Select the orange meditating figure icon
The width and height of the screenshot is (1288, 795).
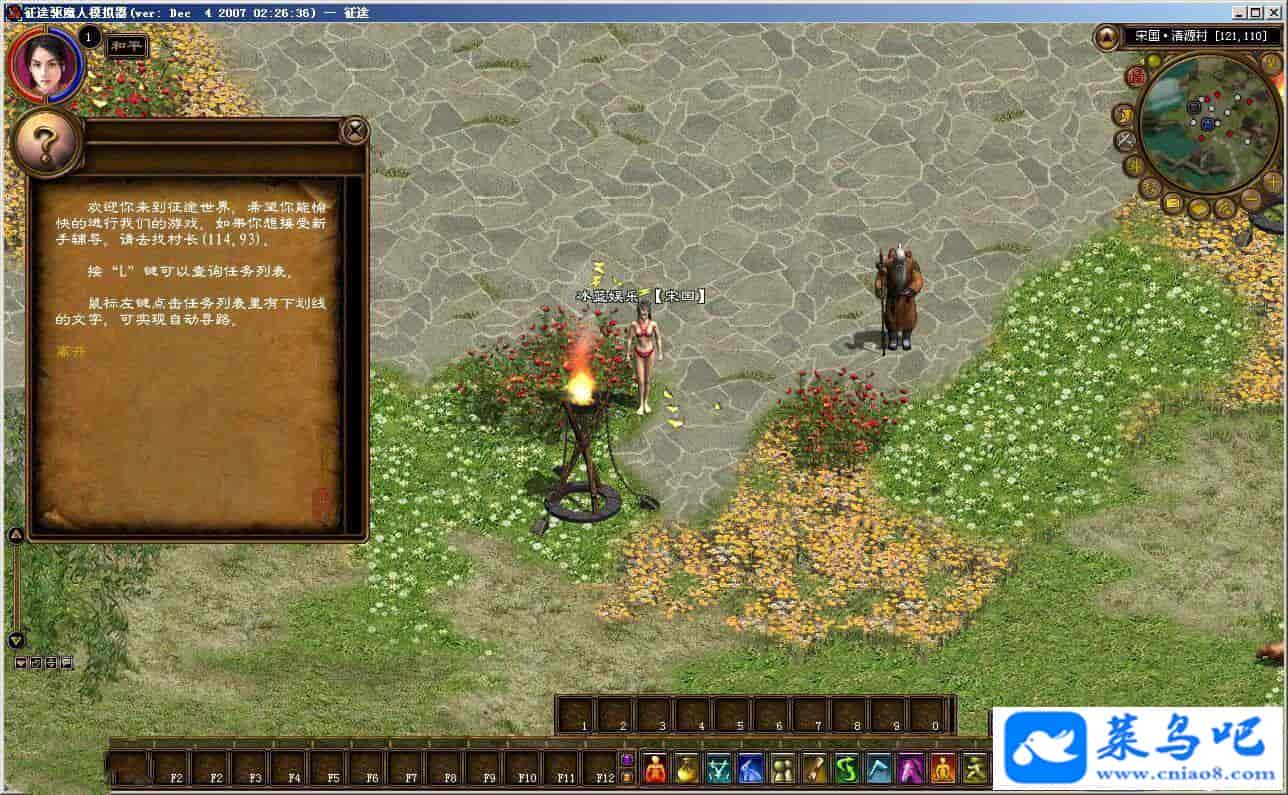943,768
